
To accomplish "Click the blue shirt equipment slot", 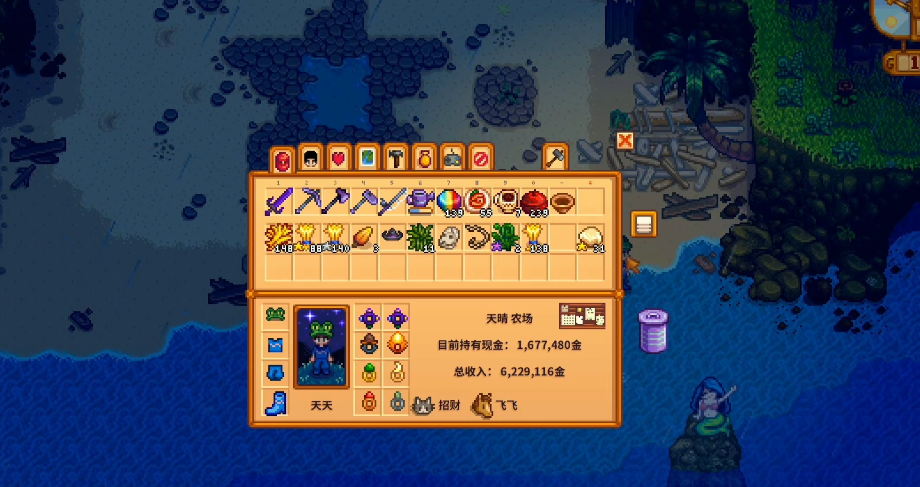I will click(277, 345).
